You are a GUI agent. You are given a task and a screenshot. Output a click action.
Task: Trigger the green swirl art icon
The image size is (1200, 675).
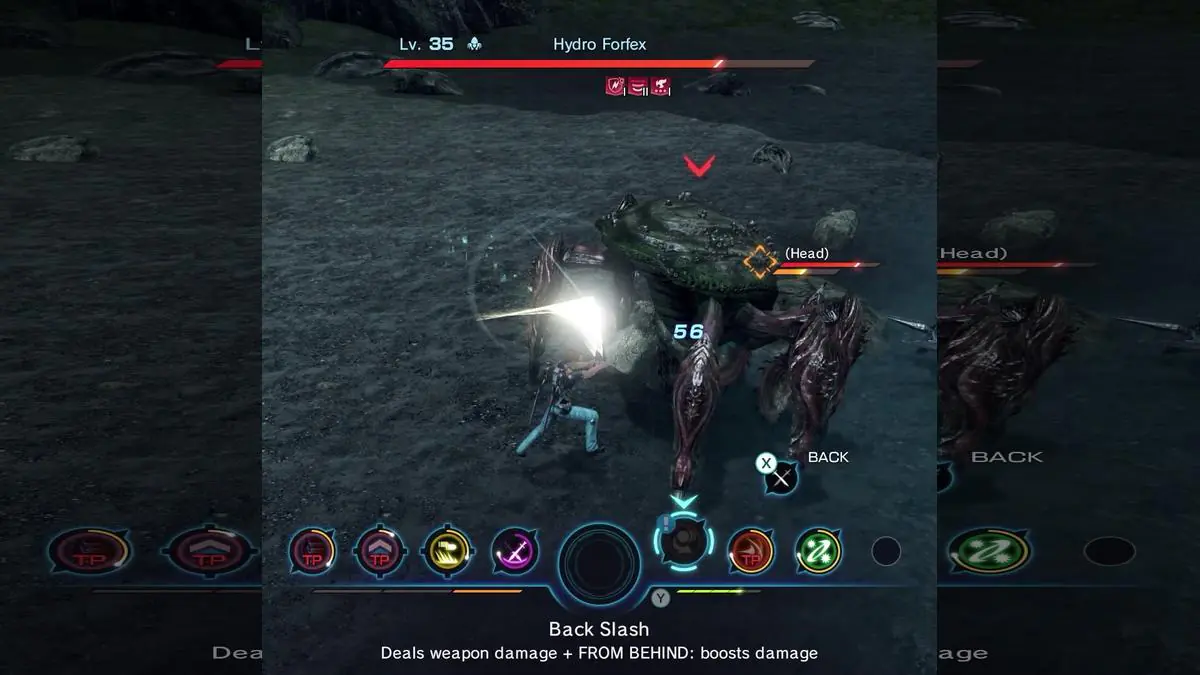tap(818, 551)
